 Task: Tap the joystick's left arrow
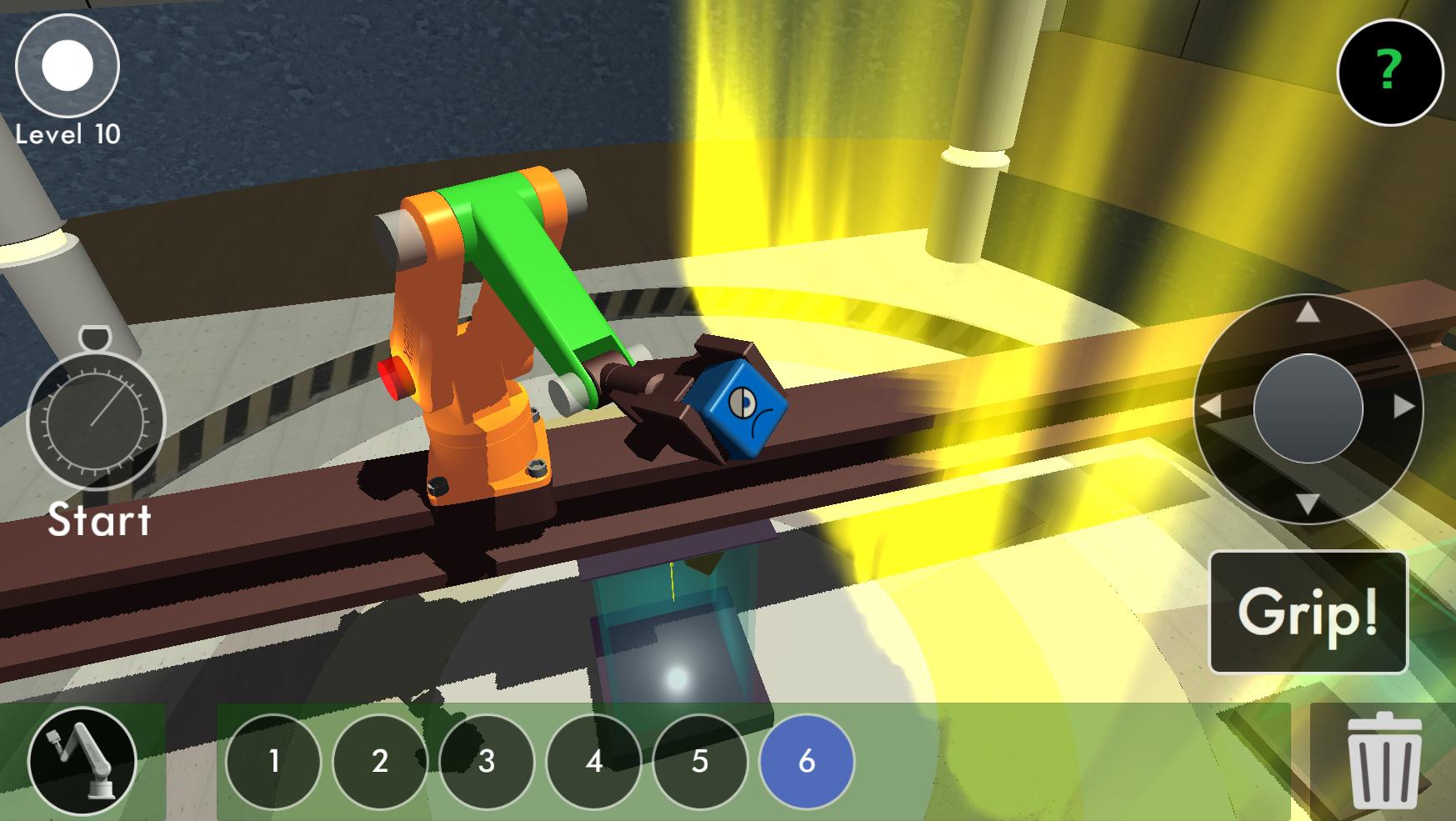[x=1210, y=408]
